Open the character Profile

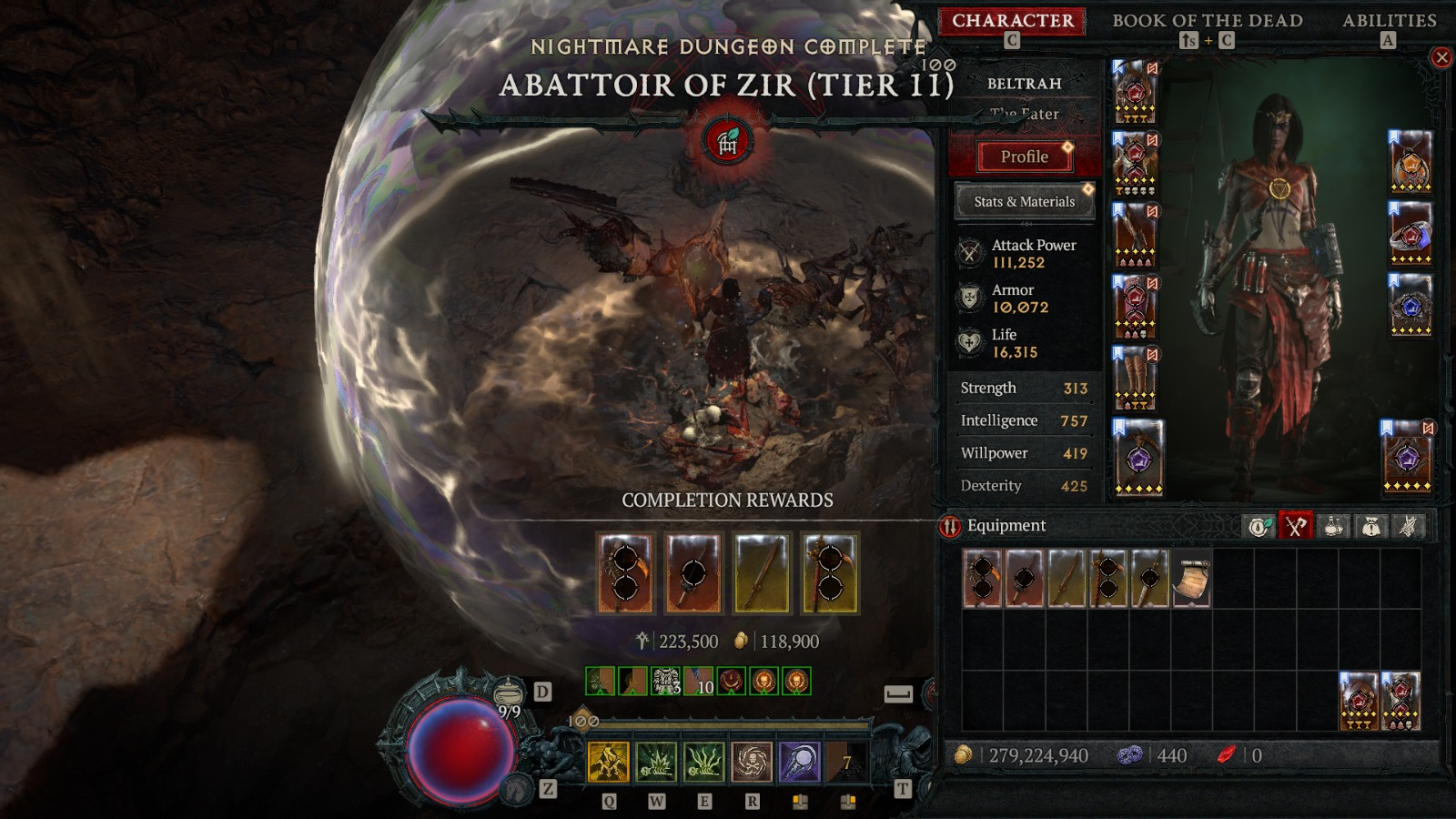[1025, 157]
